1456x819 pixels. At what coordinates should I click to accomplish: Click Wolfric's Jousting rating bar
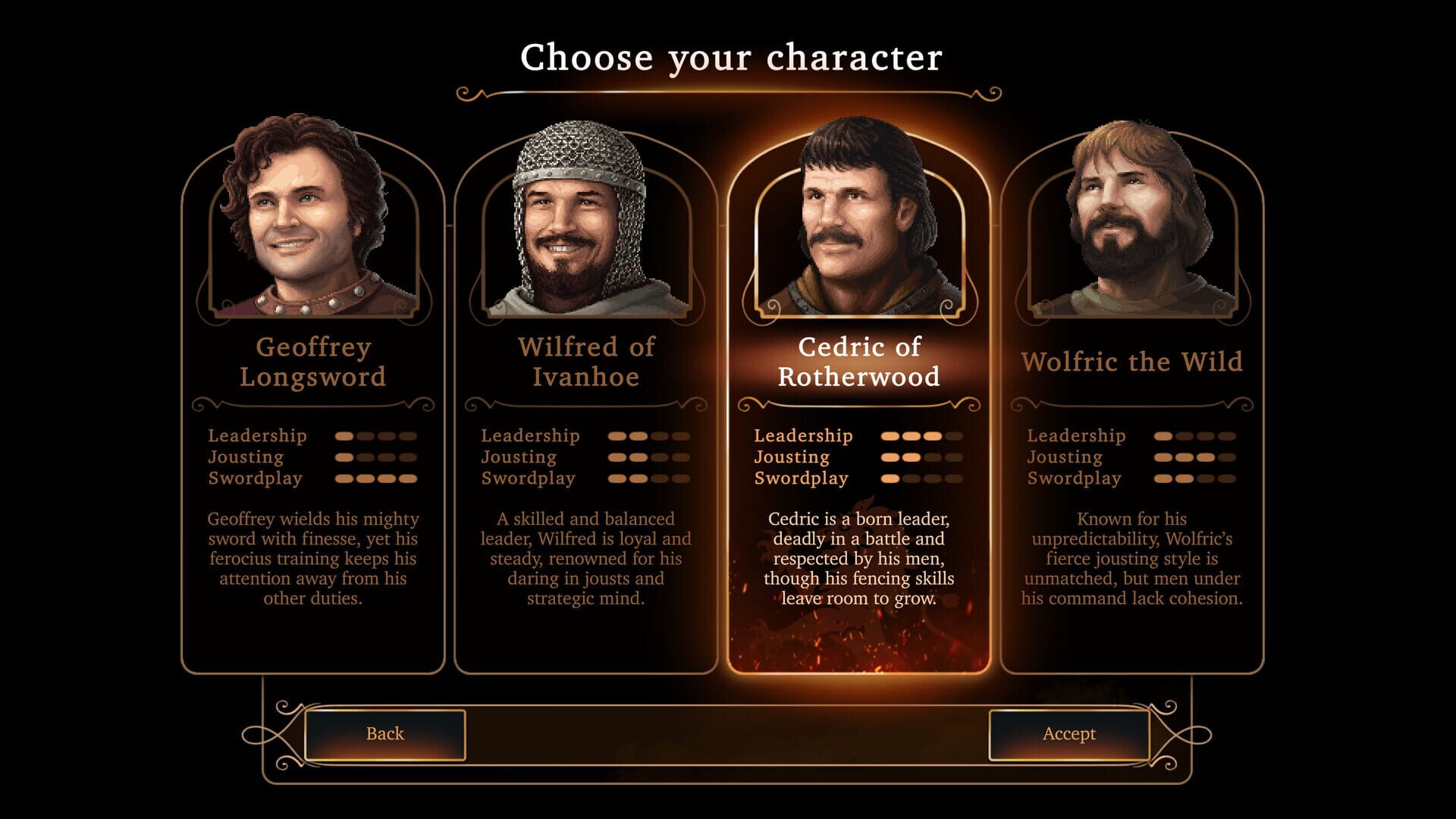1194,457
